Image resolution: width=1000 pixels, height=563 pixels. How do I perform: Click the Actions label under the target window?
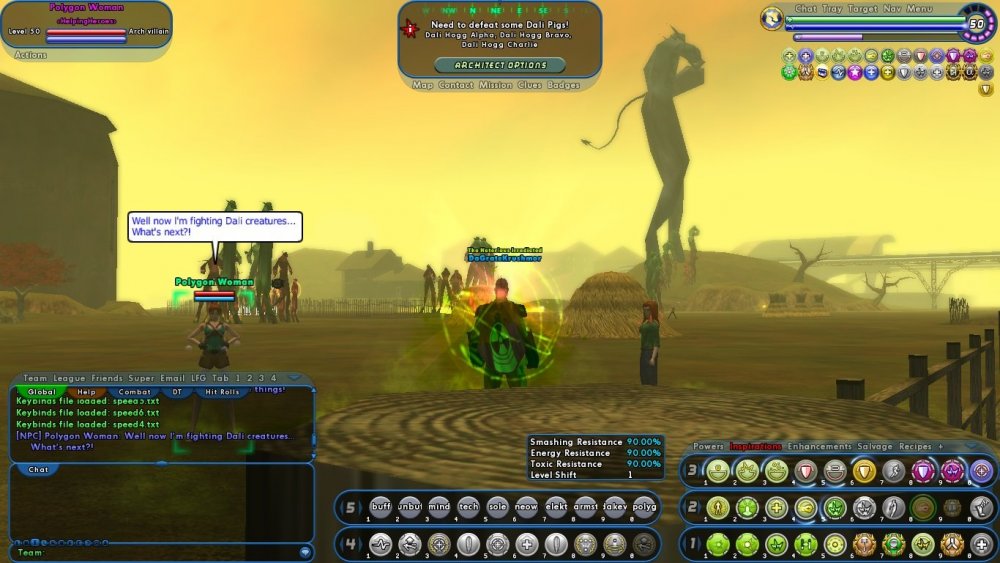[31, 55]
